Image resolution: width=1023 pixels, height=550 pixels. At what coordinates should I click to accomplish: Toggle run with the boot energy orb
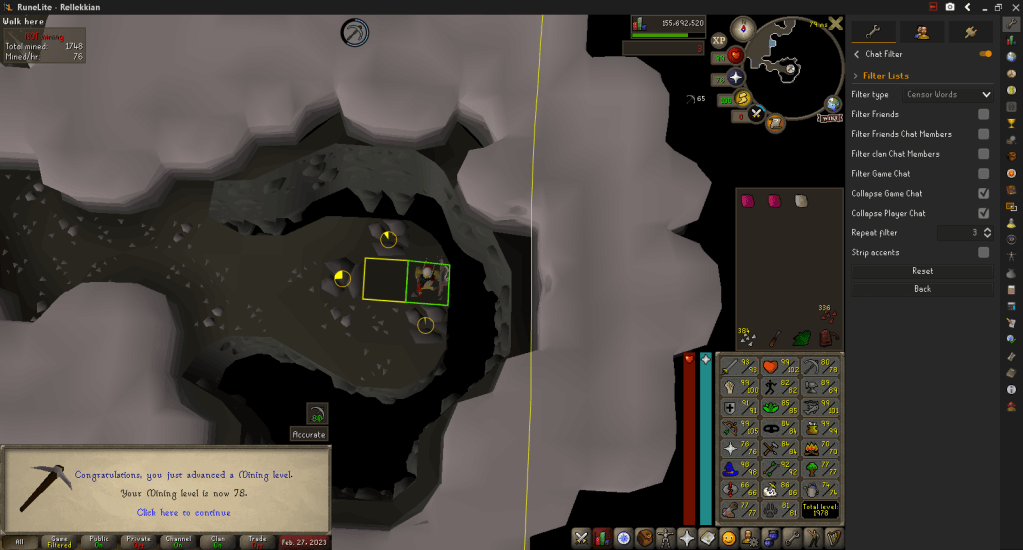click(743, 97)
